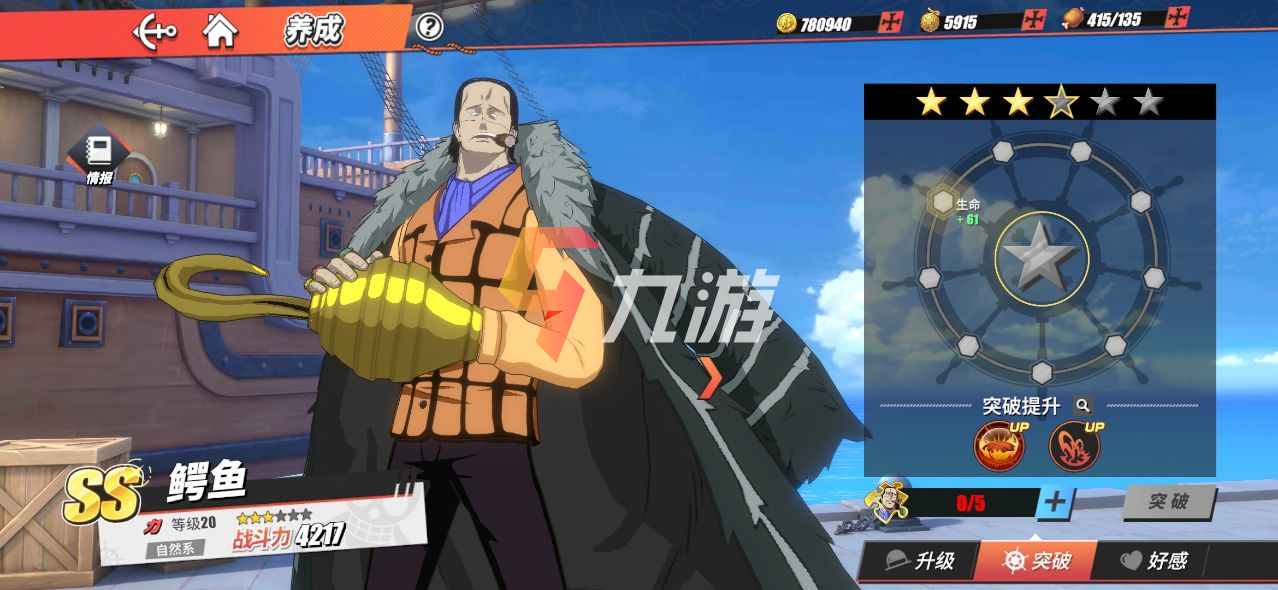Inspect breakthrough details via the magnifier icon

click(1082, 406)
